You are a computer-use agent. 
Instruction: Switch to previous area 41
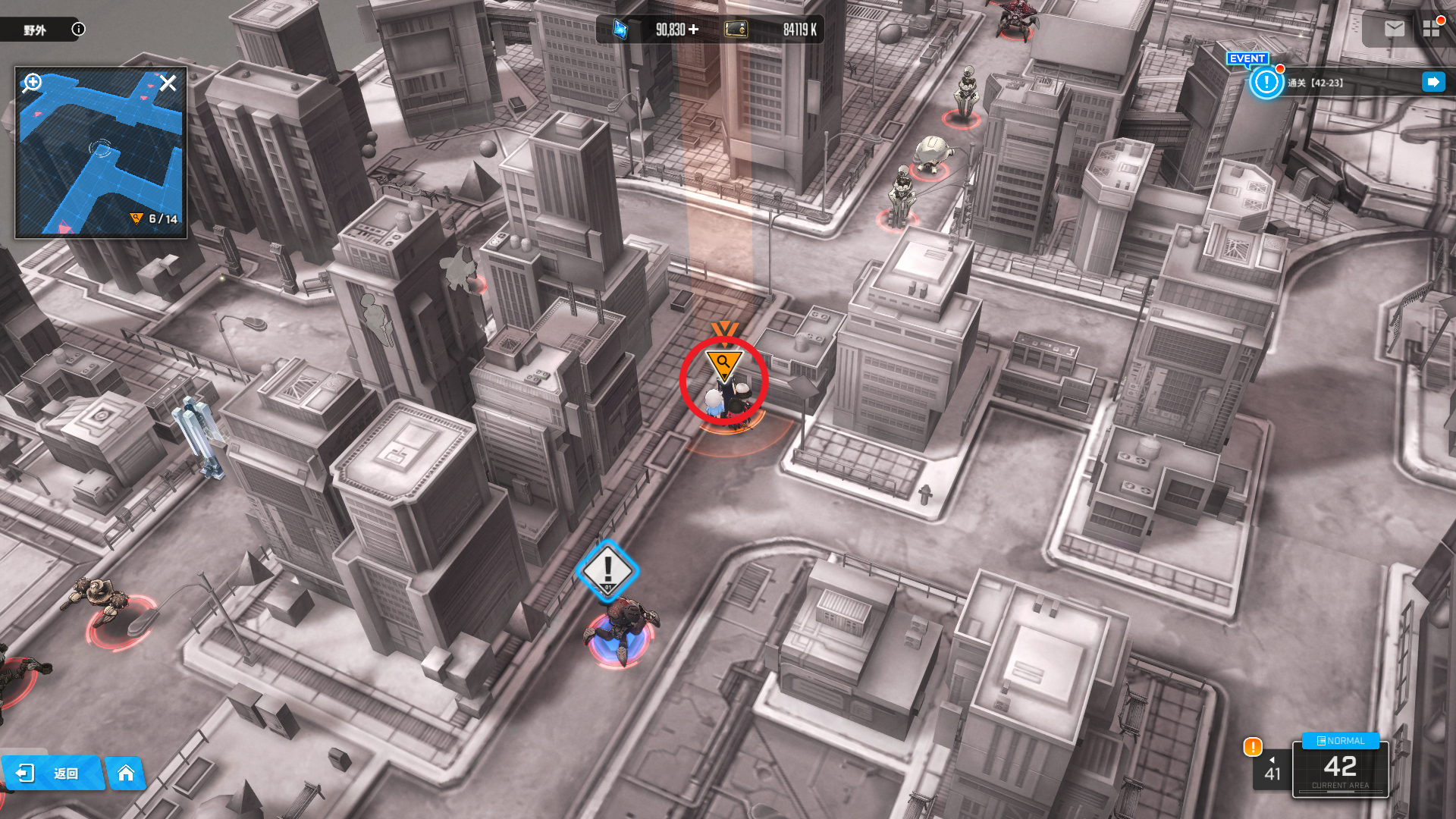[1272, 770]
